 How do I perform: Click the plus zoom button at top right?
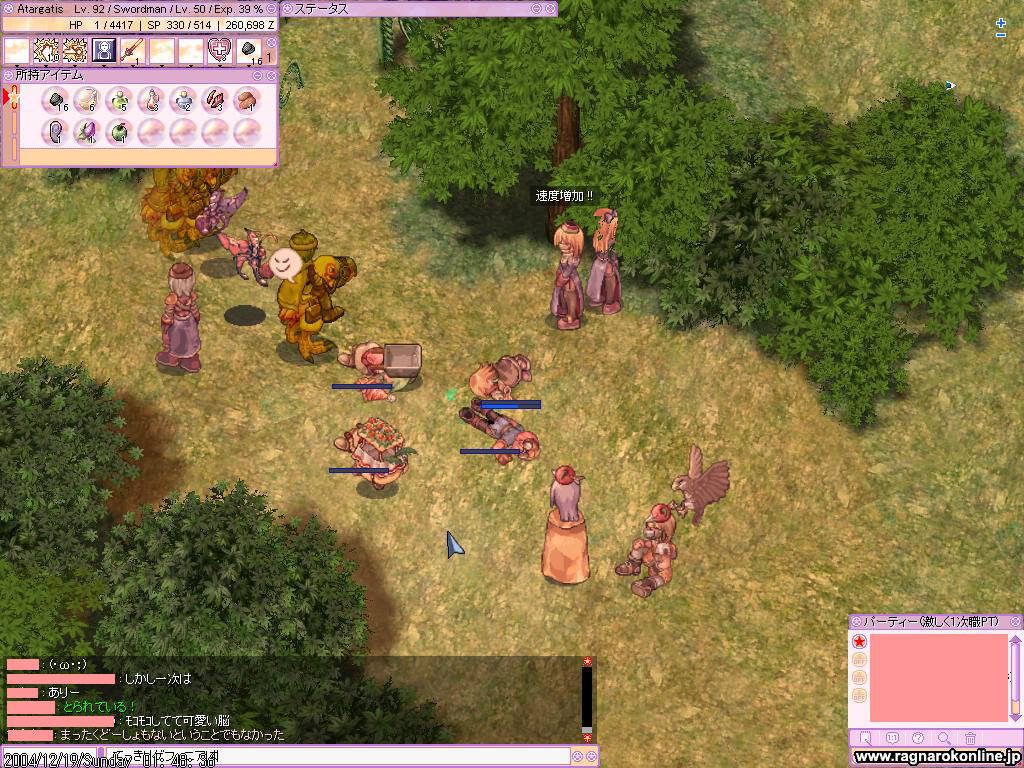1001,23
